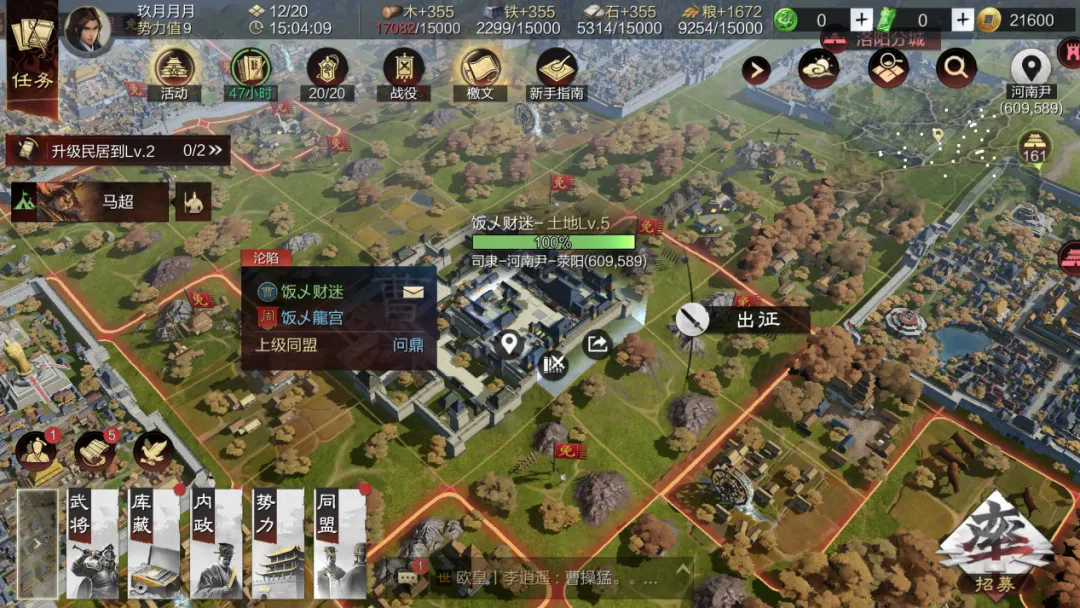Open the 新手指南 beginner guide
Viewport: 1080px width, 608px height.
(557, 72)
